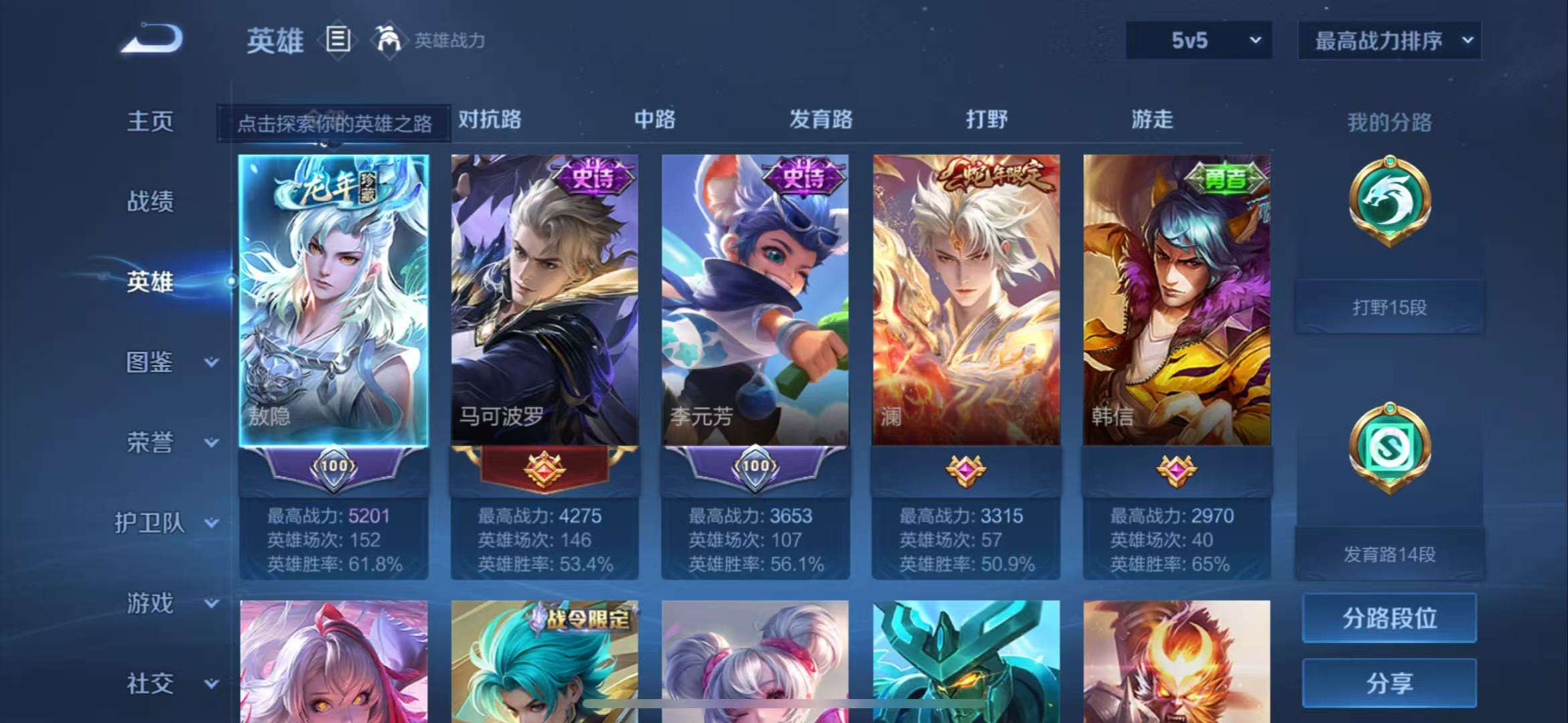Go to 主页 in the sidebar
The height and width of the screenshot is (723, 1568).
click(x=151, y=120)
